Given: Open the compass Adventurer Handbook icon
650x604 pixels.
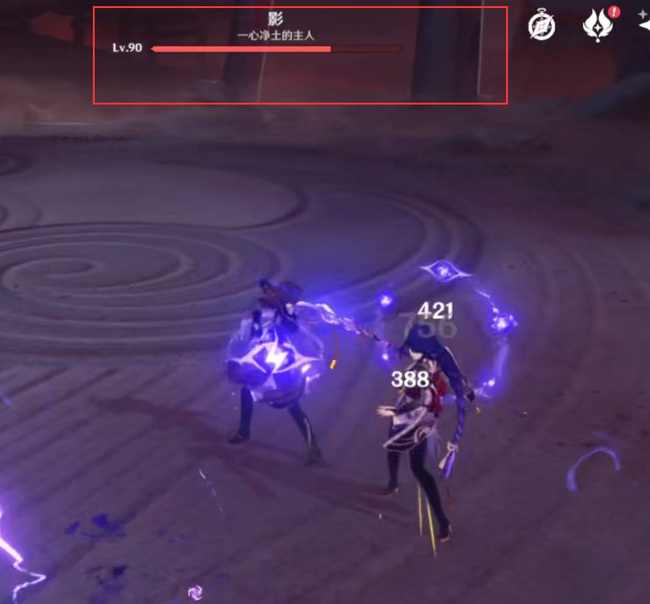Looking at the screenshot, I should pos(542,26).
